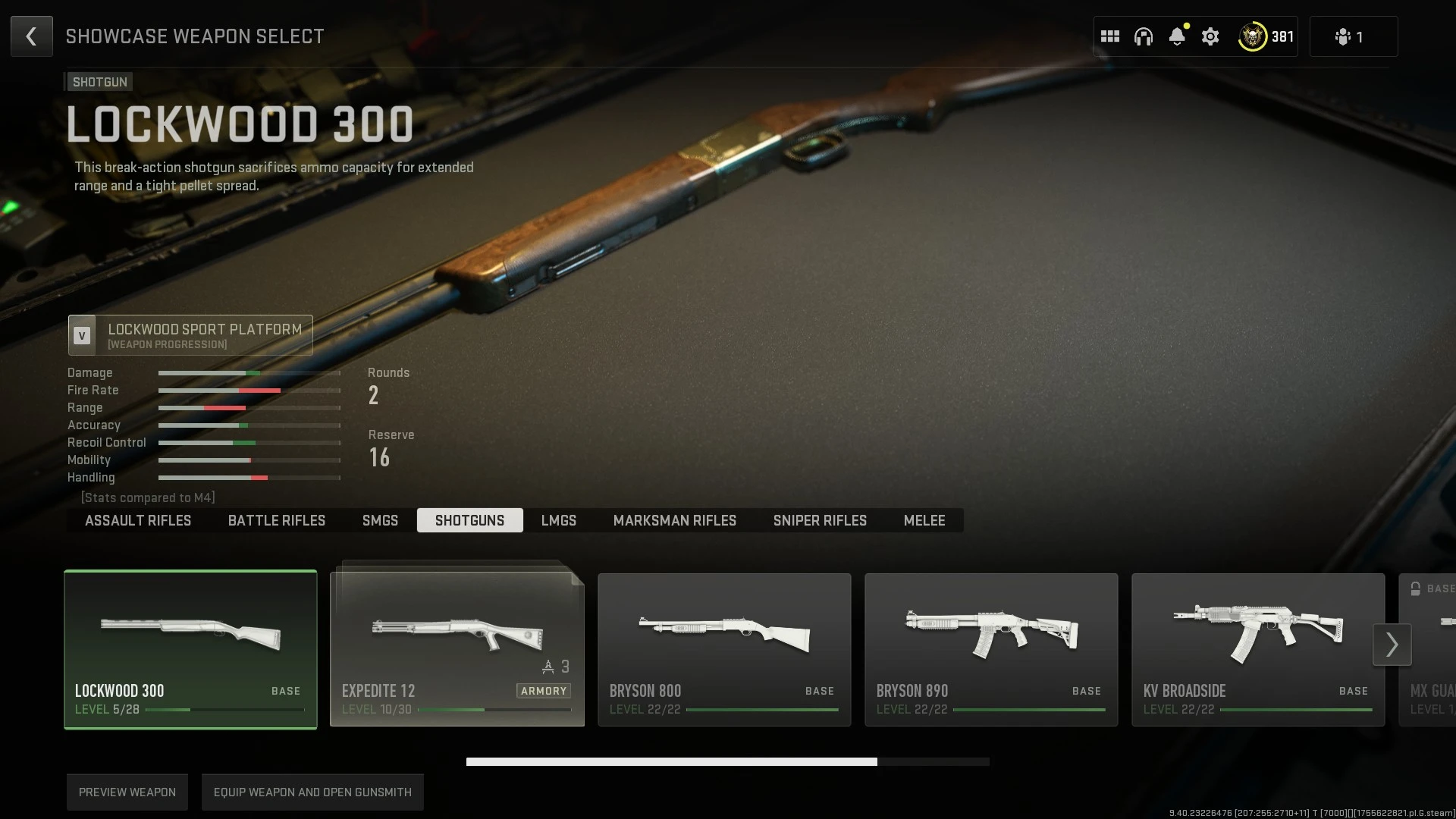This screenshot has height=819, width=1456.
Task: Click the locked icon on MX Guardian card
Action: [x=1415, y=588]
